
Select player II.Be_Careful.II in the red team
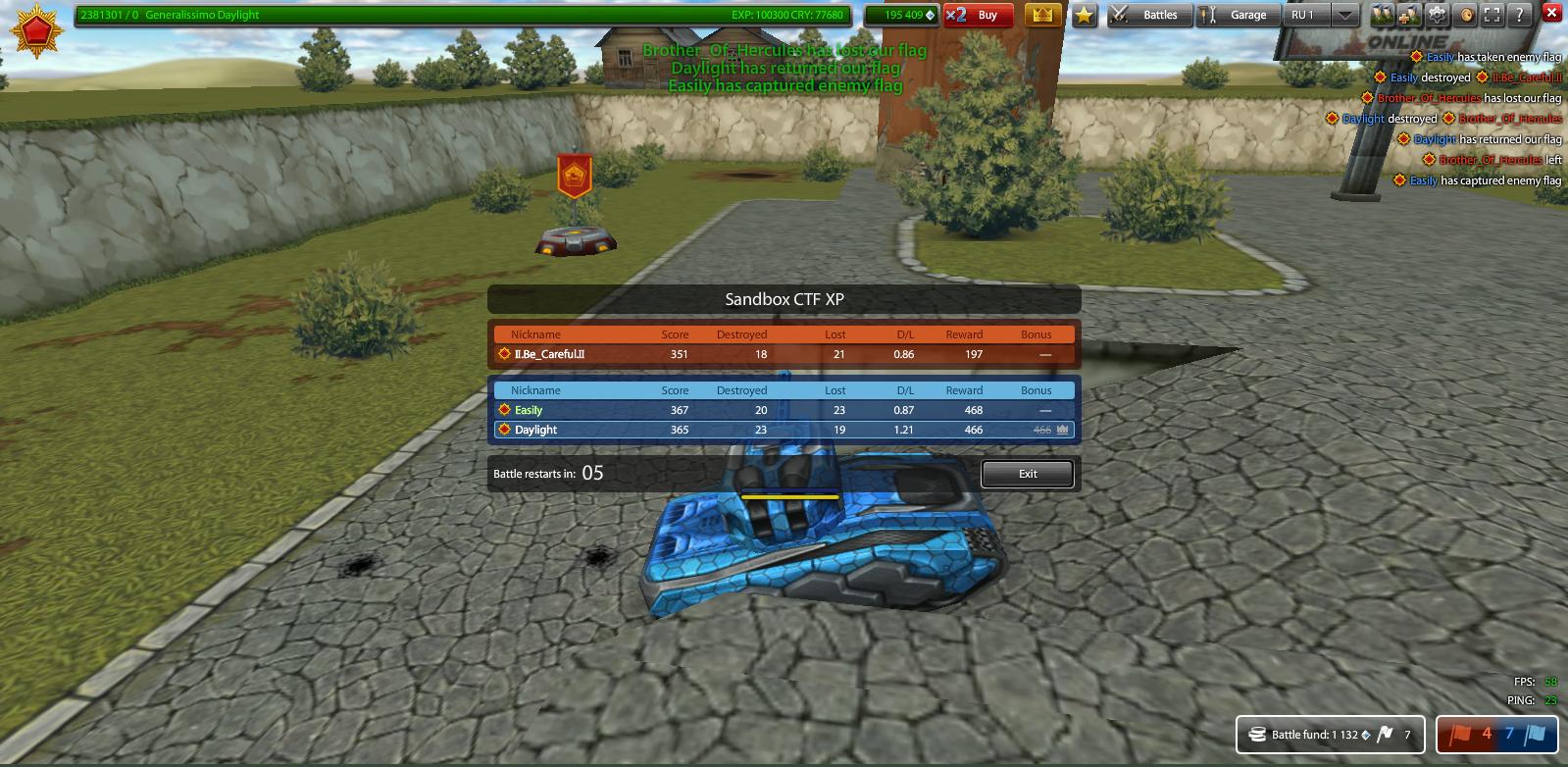pyautogui.click(x=549, y=354)
